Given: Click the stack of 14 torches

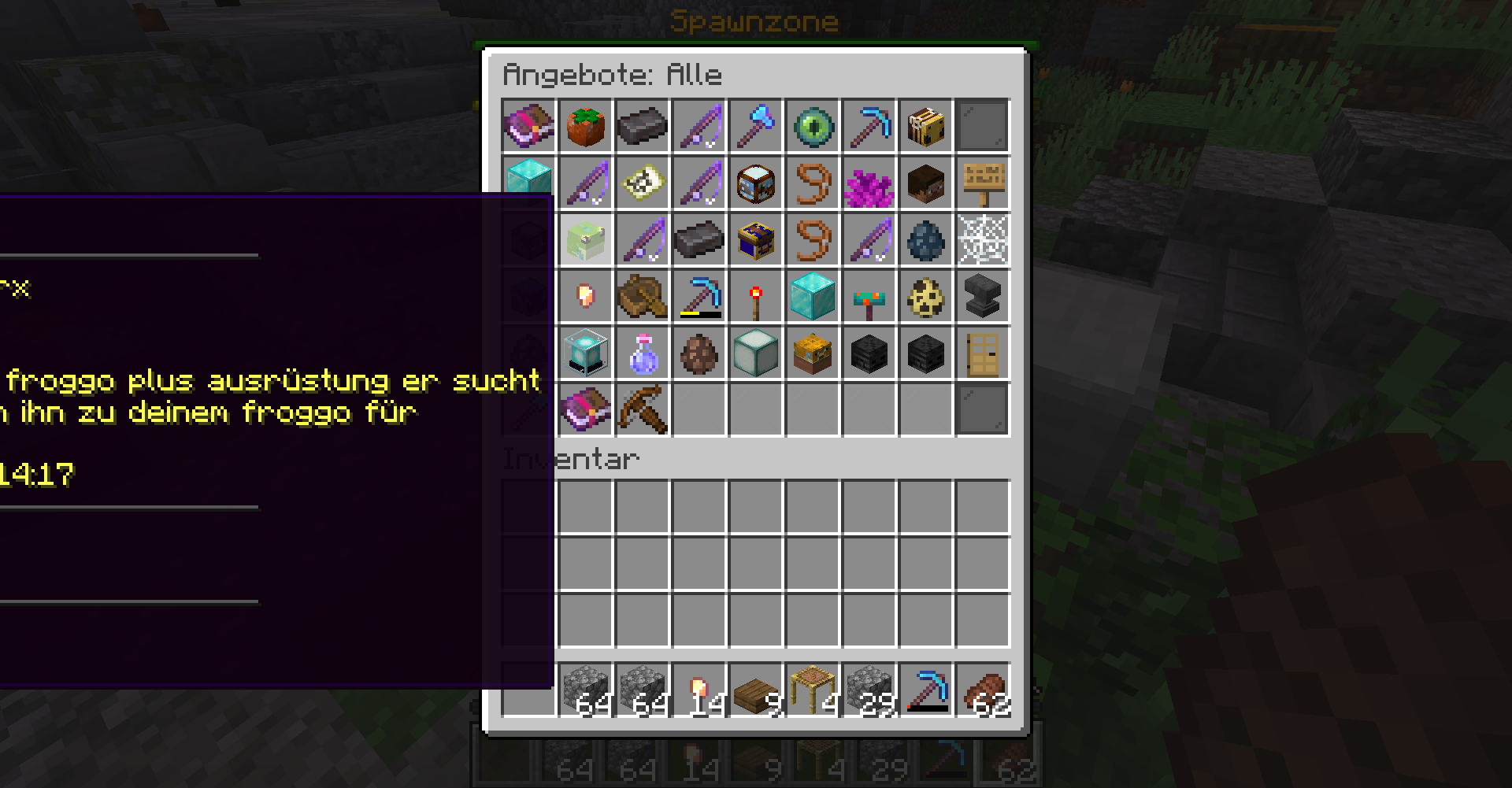Looking at the screenshot, I should point(699,690).
